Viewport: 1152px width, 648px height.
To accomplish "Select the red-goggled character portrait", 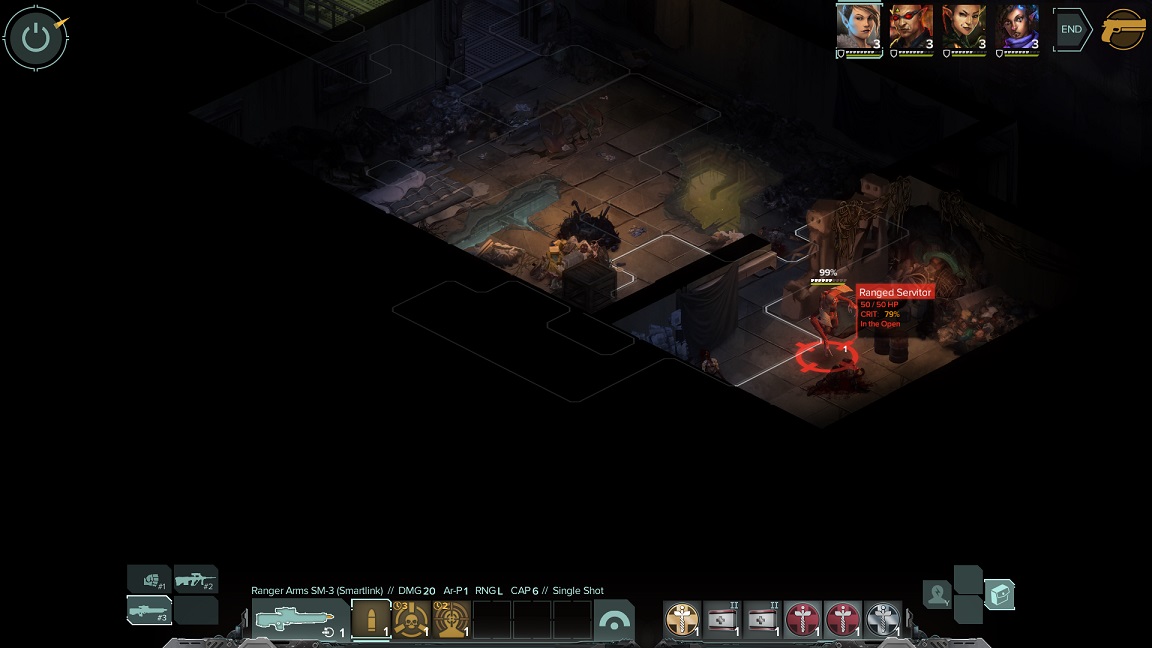I will click(x=911, y=27).
